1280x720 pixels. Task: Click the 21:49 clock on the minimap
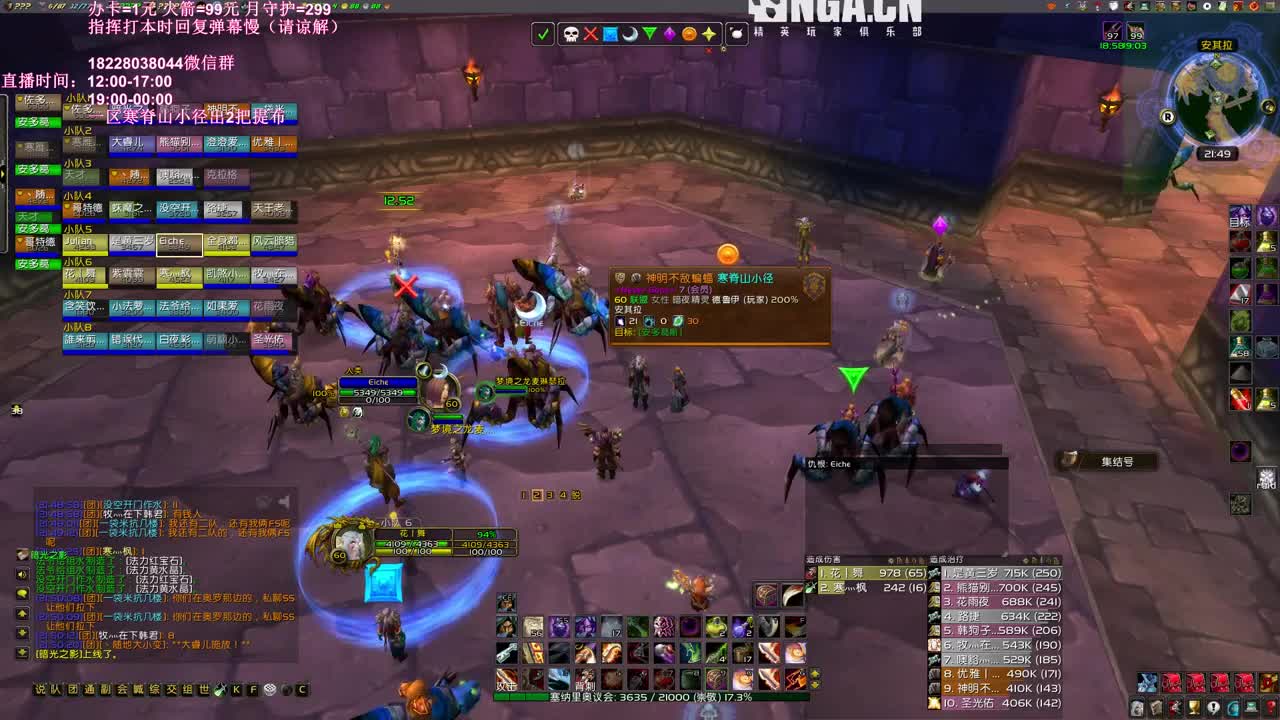1217,153
